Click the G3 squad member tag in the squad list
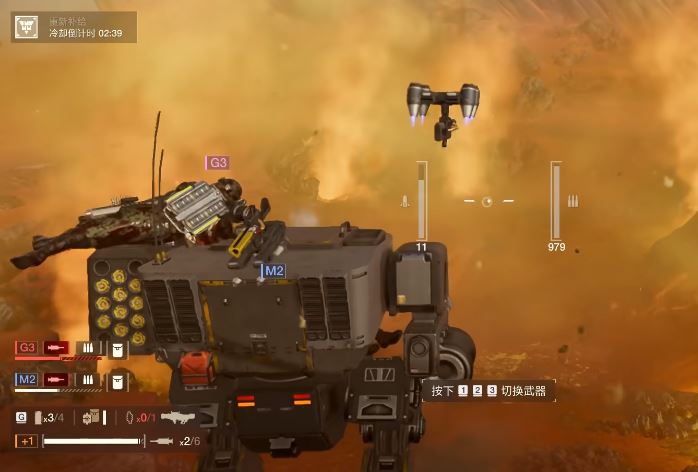 click(27, 348)
